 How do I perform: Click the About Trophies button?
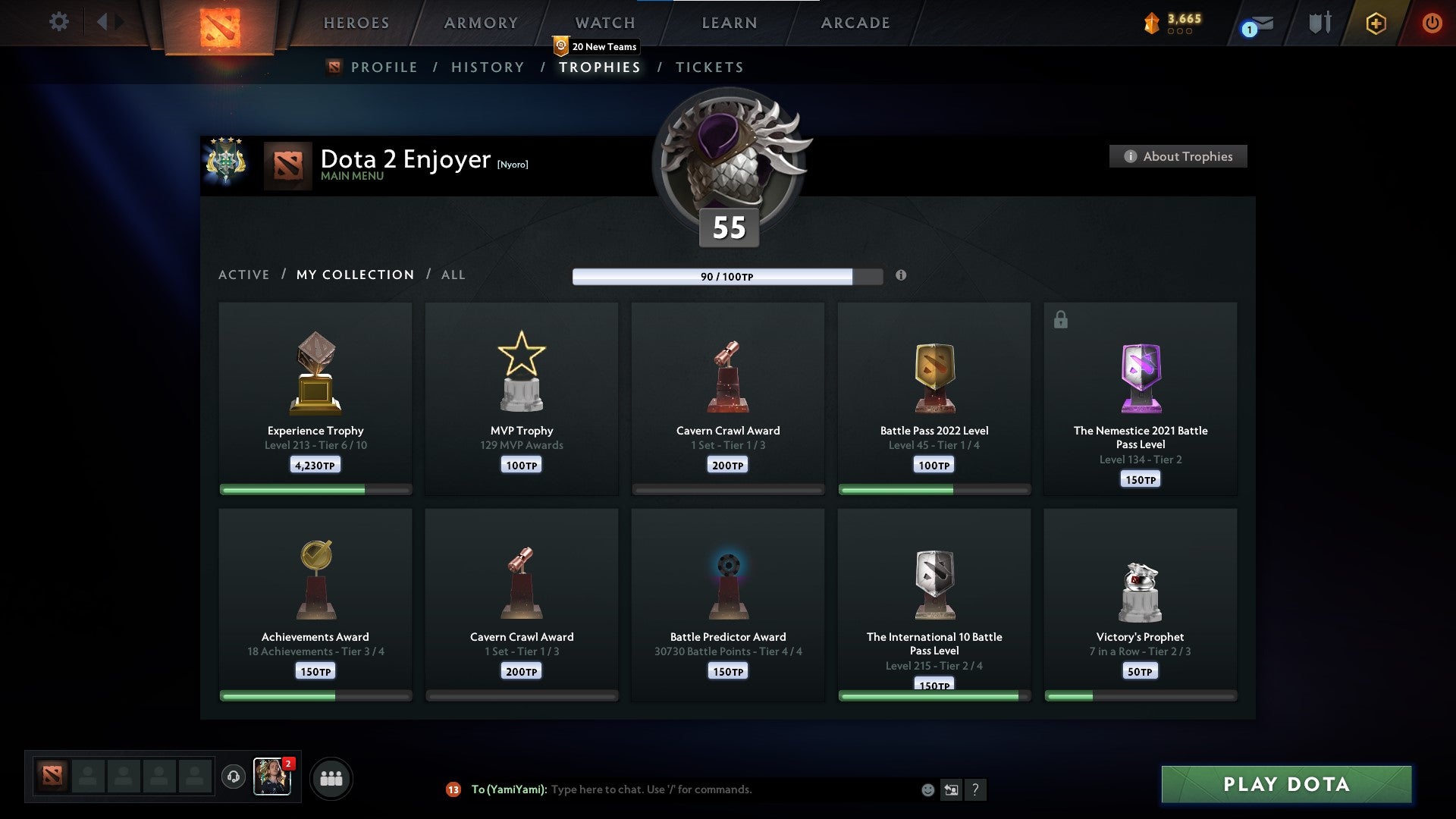coord(1178,156)
